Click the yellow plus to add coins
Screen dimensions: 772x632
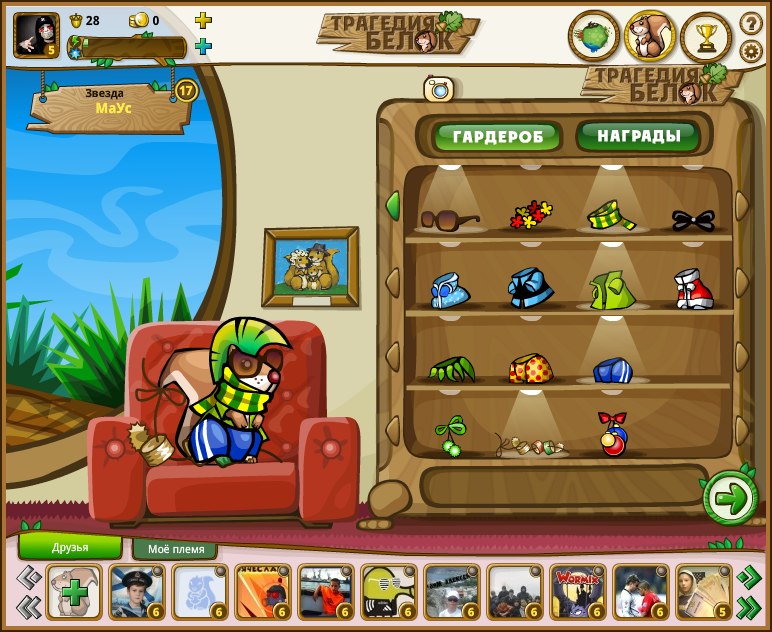coord(203,20)
